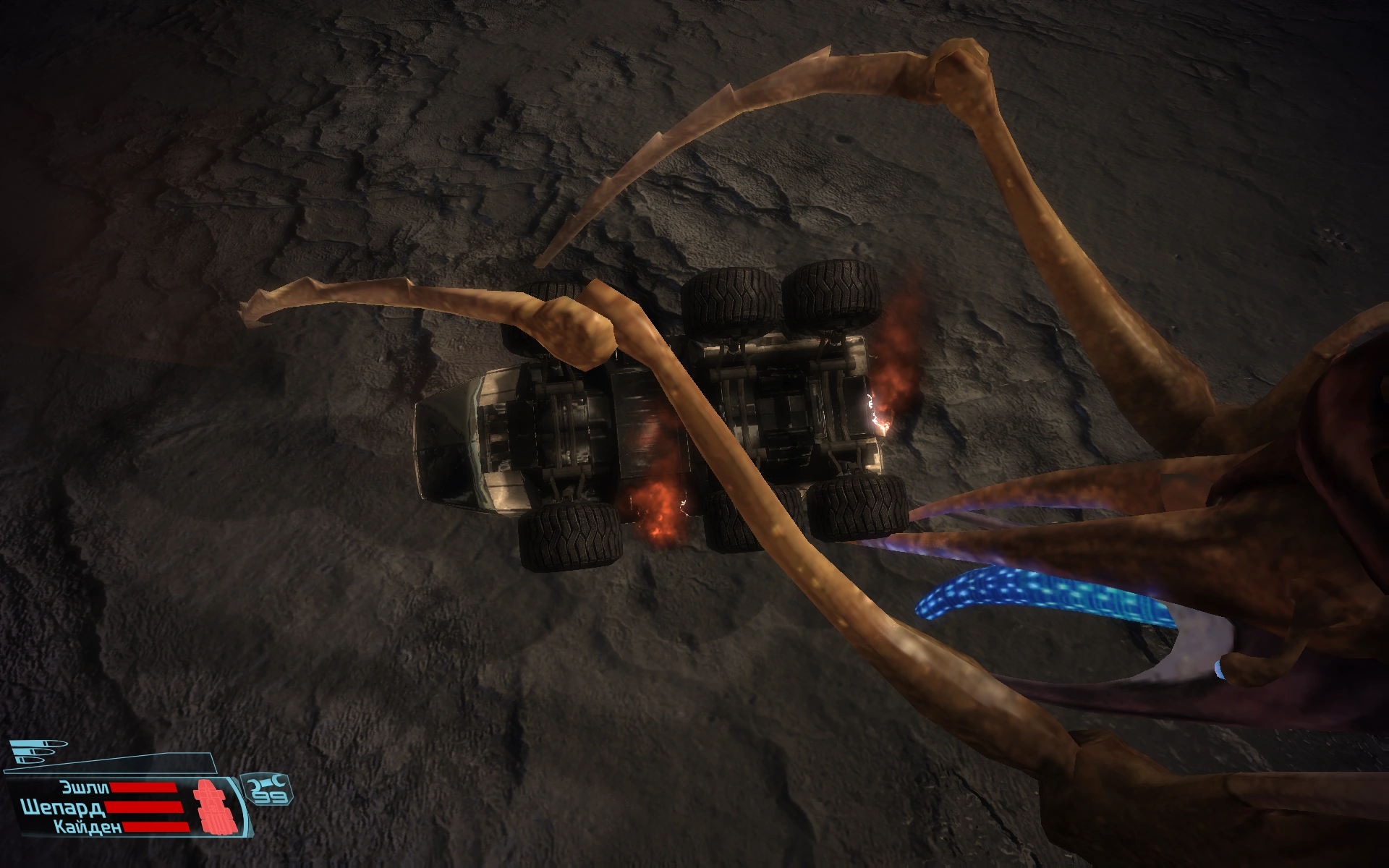This screenshot has height=868, width=1389.
Task: Select the name Эшли in the squad list
Action: pyautogui.click(x=85, y=788)
